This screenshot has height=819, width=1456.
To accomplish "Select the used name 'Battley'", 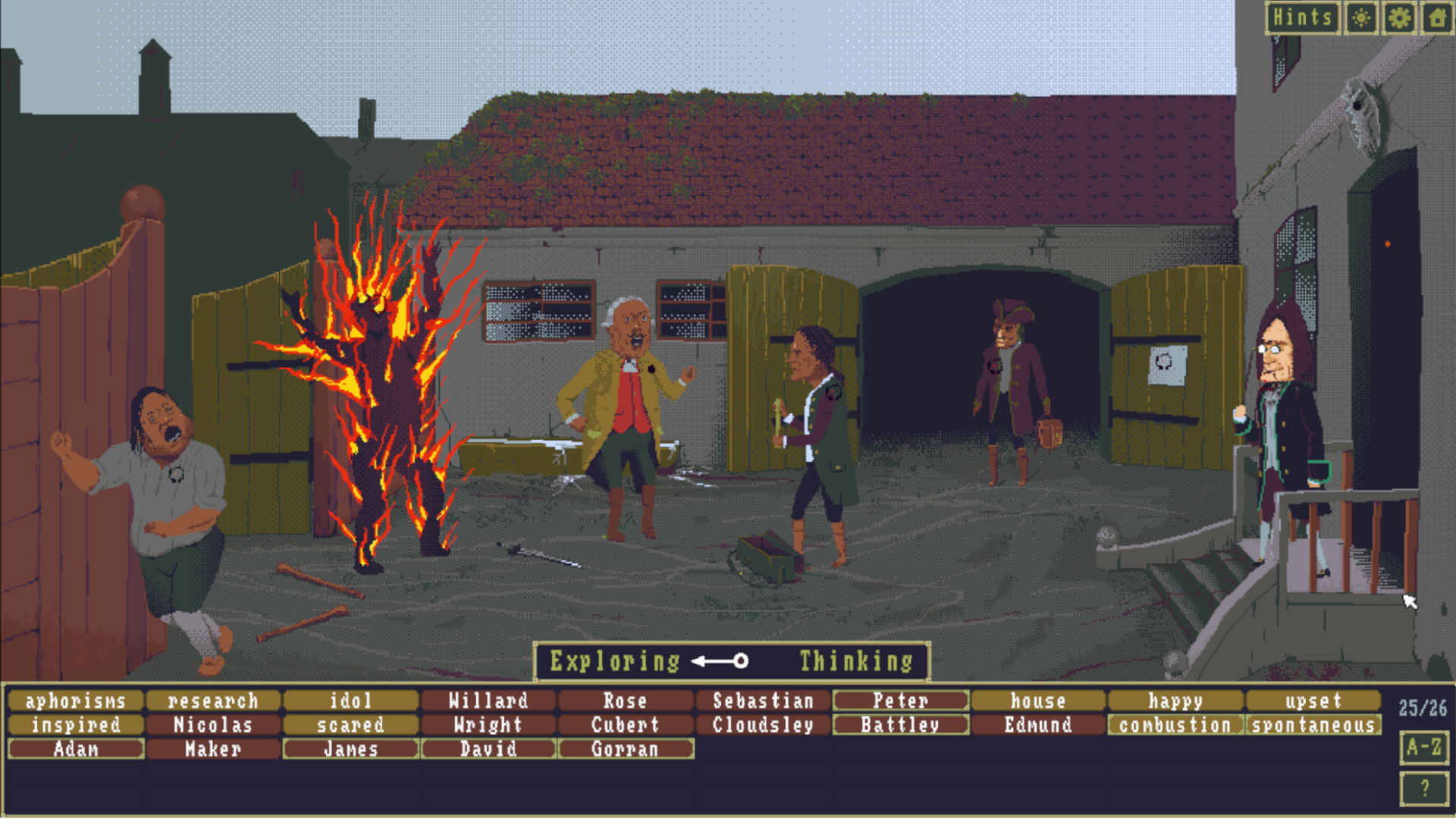I will pyautogui.click(x=899, y=725).
